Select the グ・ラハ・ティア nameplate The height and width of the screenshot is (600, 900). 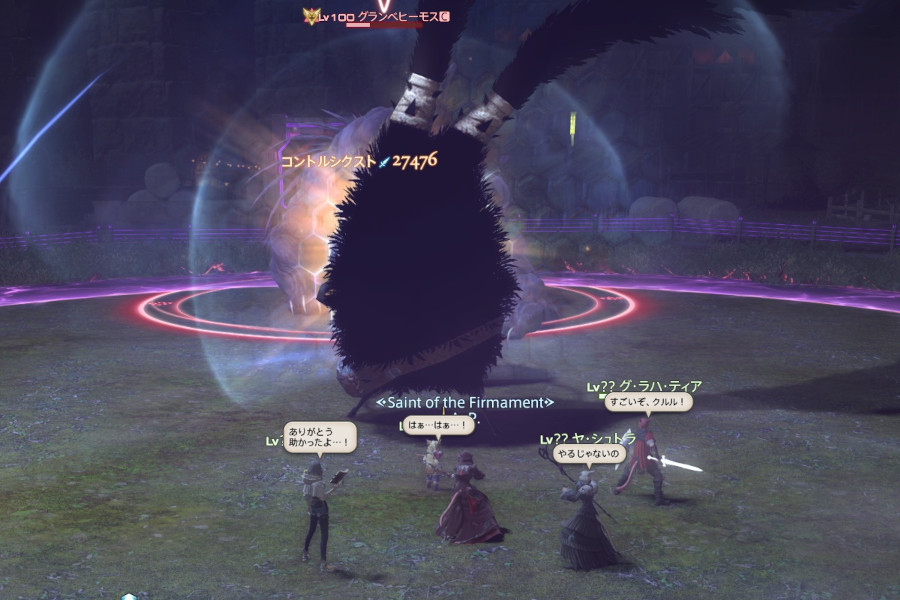pyautogui.click(x=658, y=386)
